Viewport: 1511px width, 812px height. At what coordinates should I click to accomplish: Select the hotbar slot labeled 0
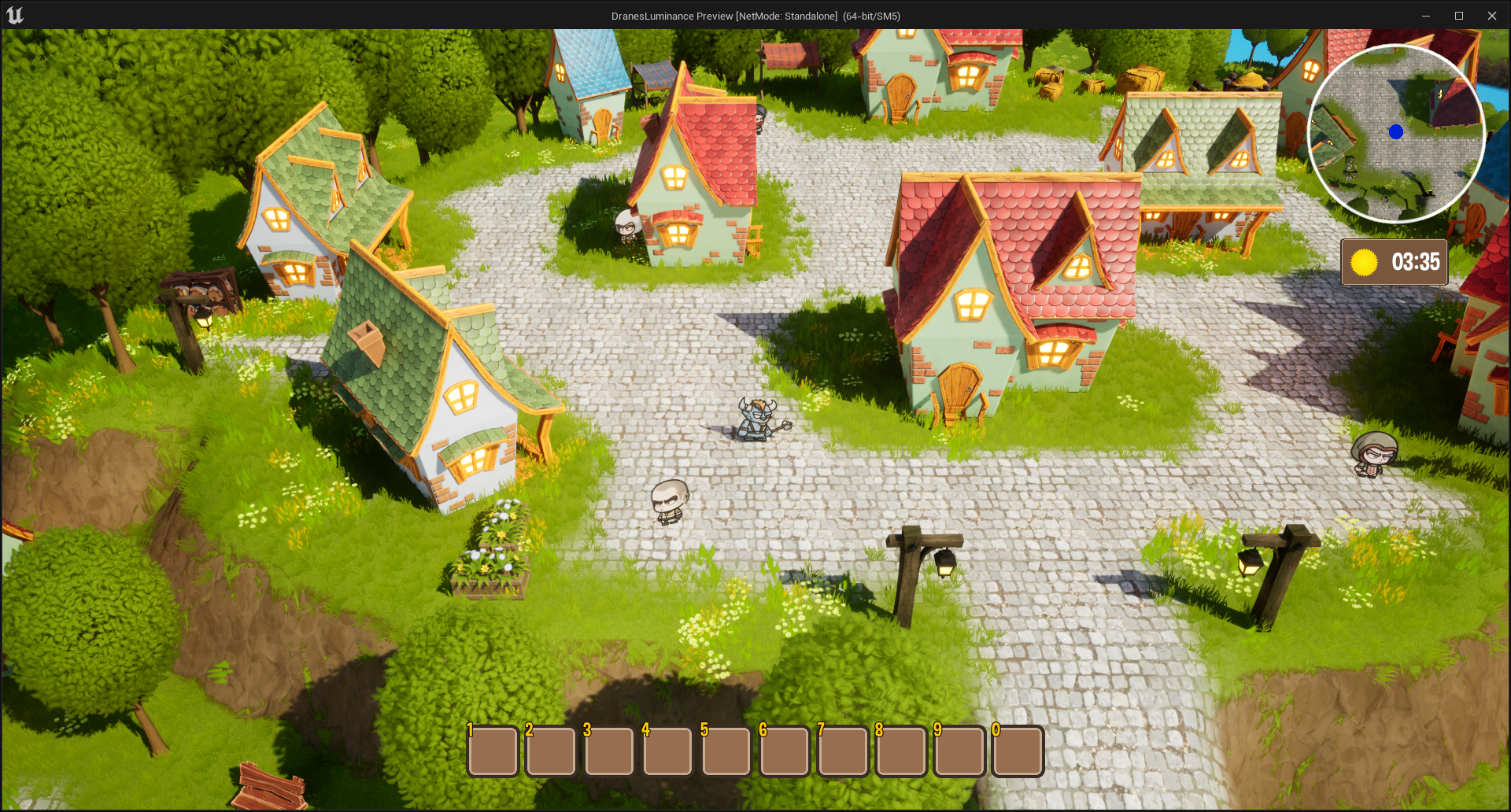pos(1018,751)
